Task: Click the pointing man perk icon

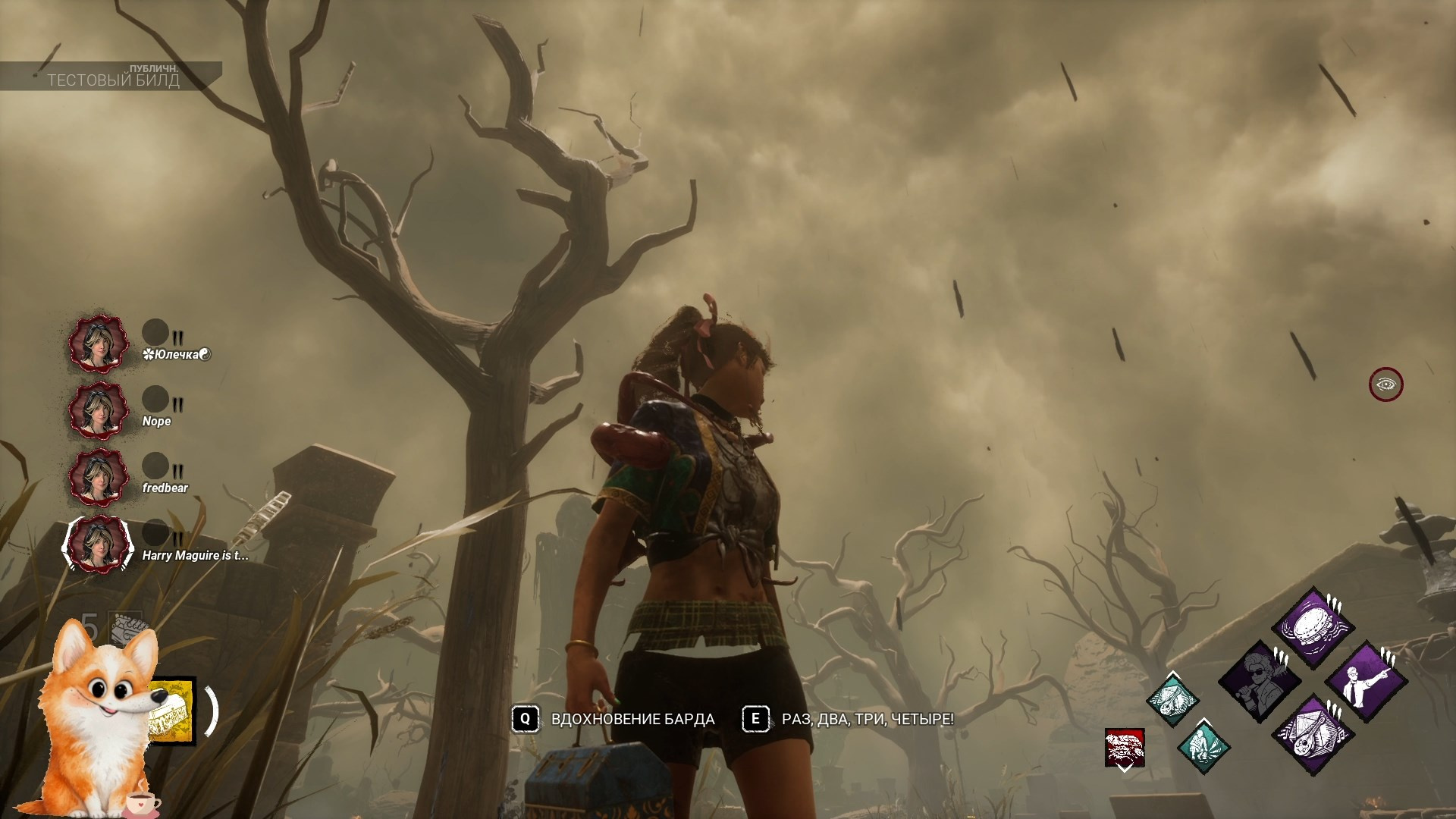Action: [1367, 681]
